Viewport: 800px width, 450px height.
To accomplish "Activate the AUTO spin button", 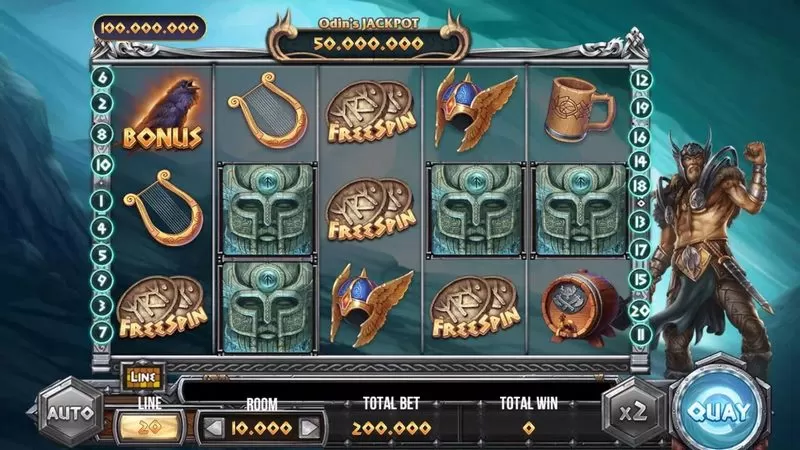I will [x=71, y=412].
